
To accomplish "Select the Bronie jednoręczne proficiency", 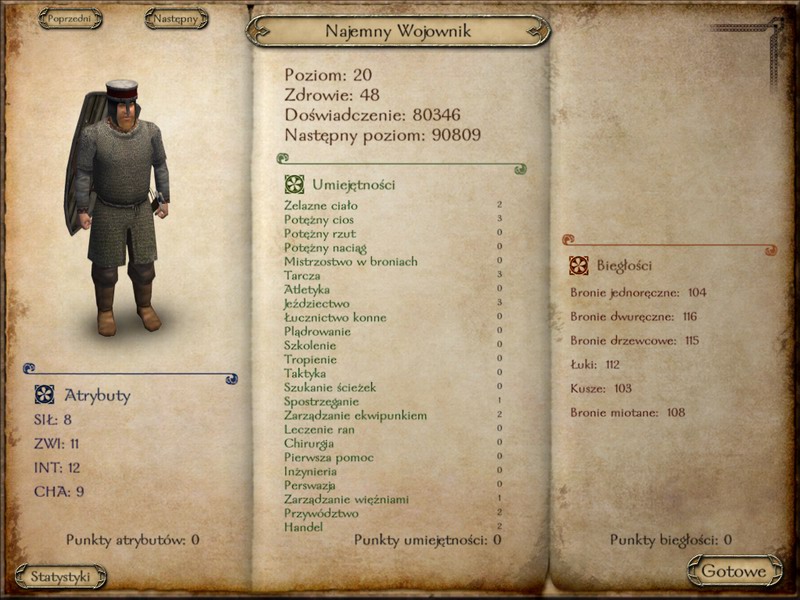I will [638, 293].
